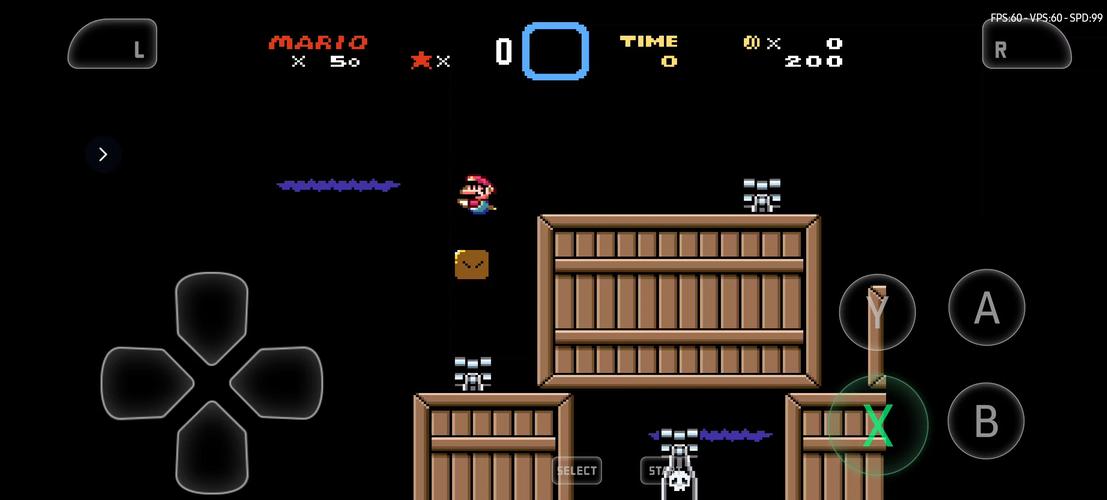
Task: Tap the green X button
Action: 877,425
